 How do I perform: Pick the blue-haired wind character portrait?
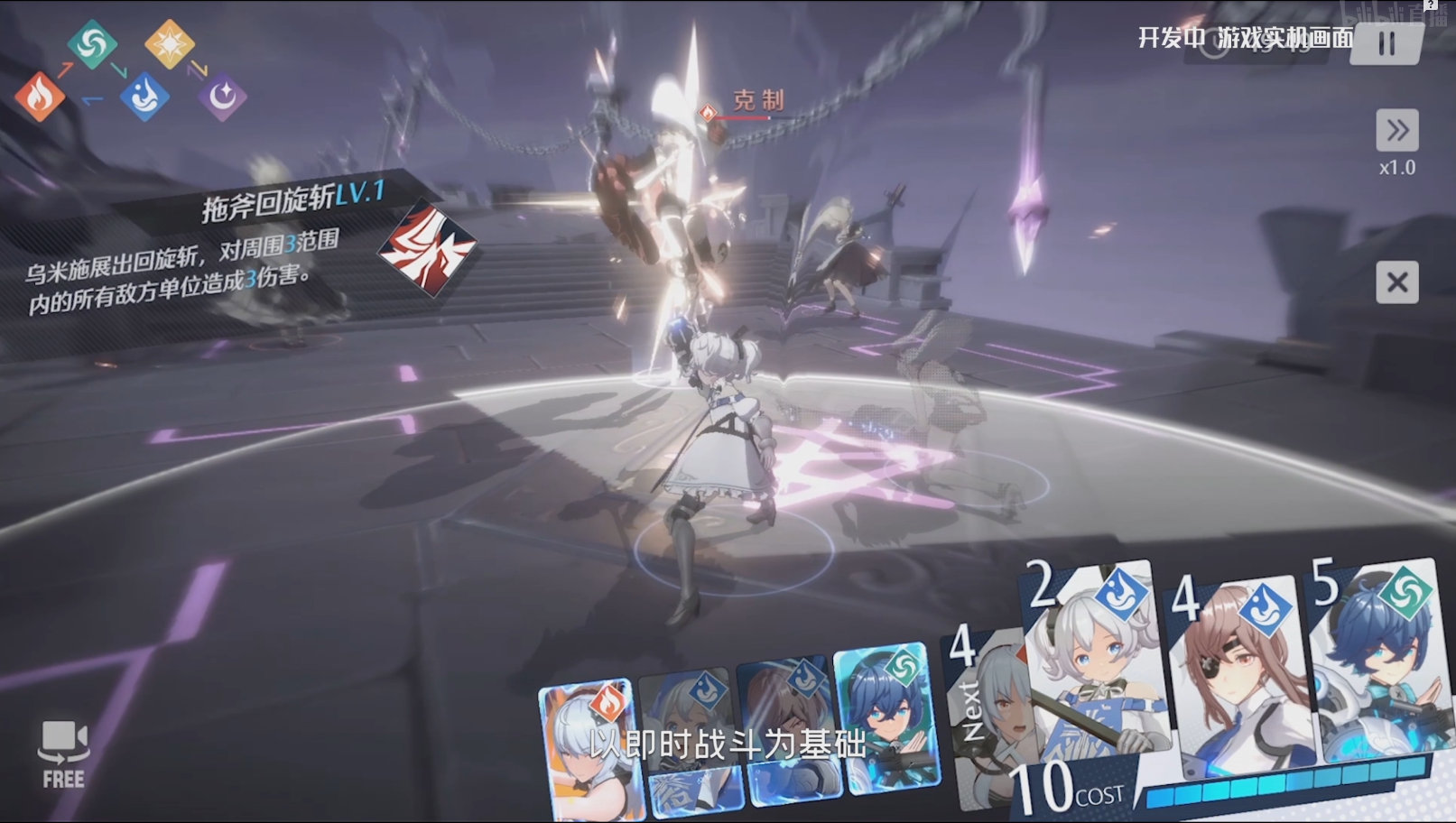(886, 722)
